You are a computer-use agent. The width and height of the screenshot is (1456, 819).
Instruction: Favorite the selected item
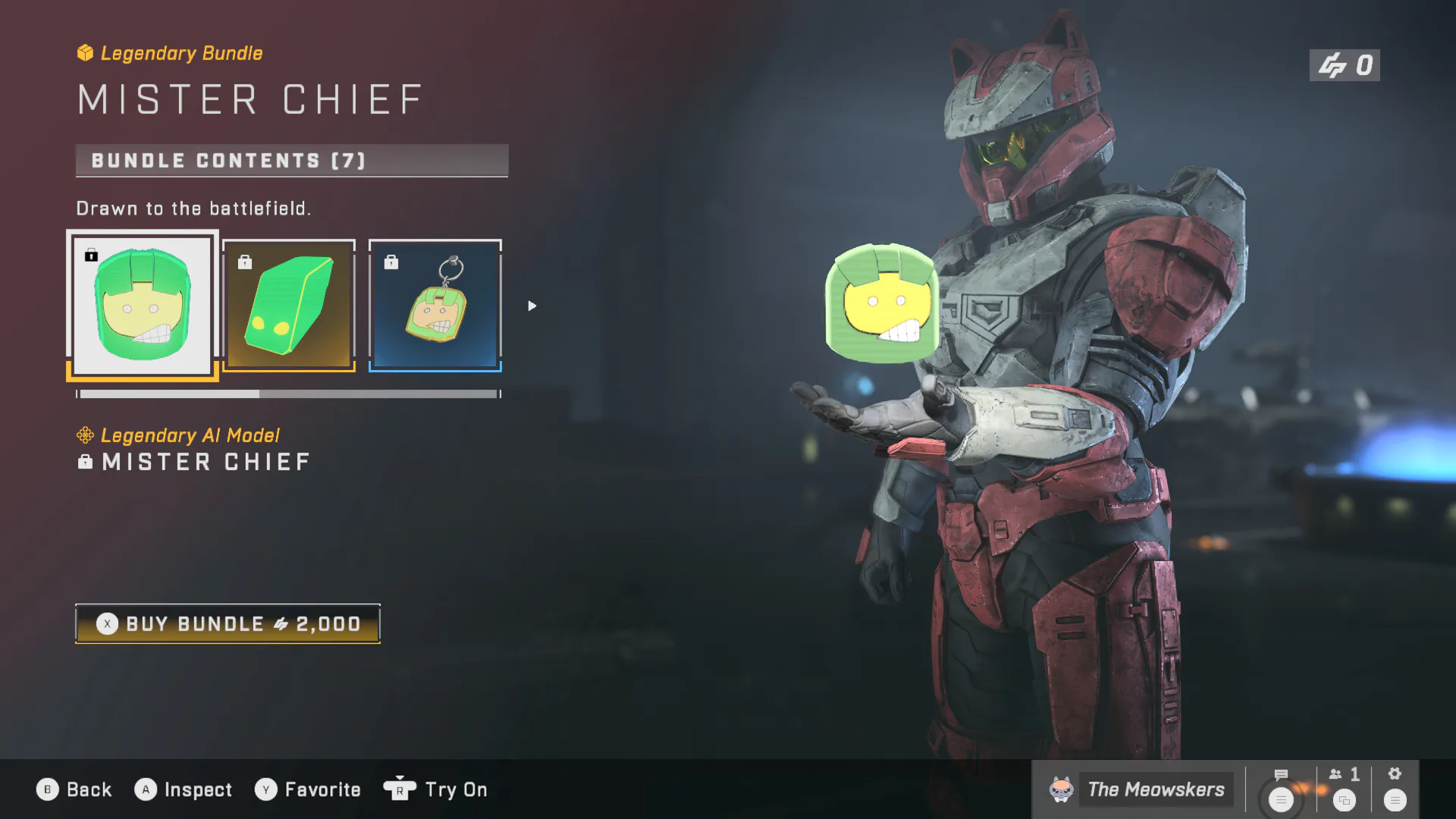point(308,789)
